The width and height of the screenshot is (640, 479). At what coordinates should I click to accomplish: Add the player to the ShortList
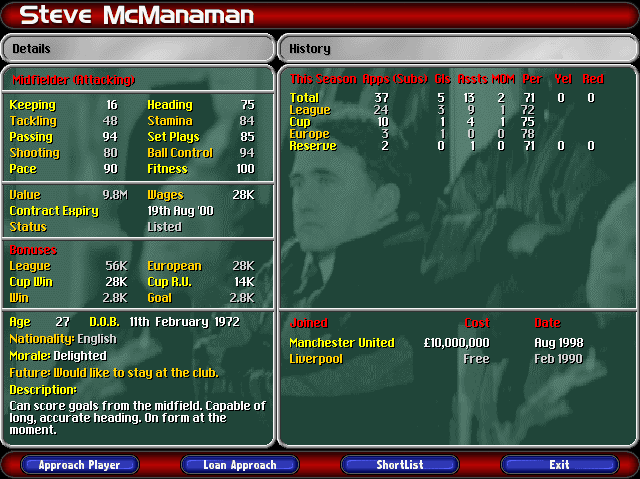[x=399, y=465]
